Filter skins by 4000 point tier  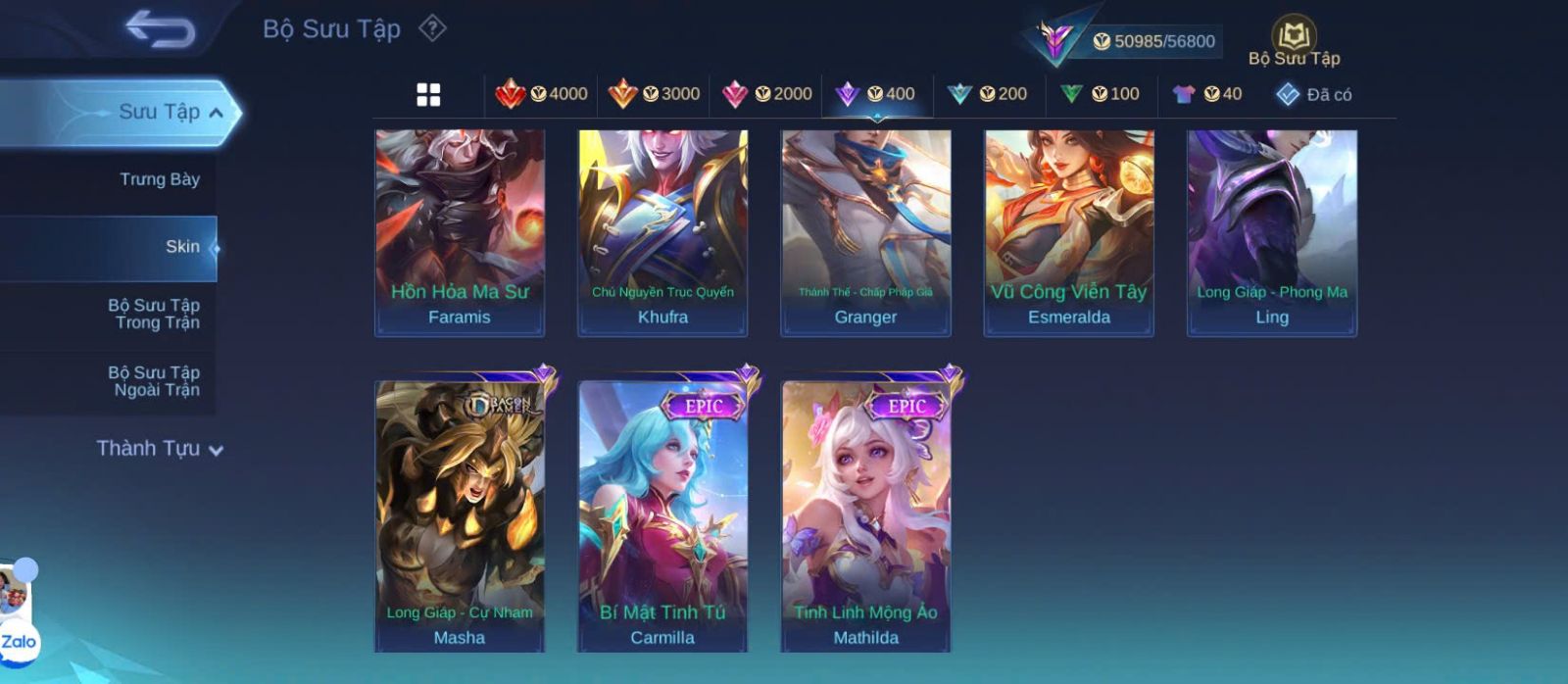(x=542, y=94)
